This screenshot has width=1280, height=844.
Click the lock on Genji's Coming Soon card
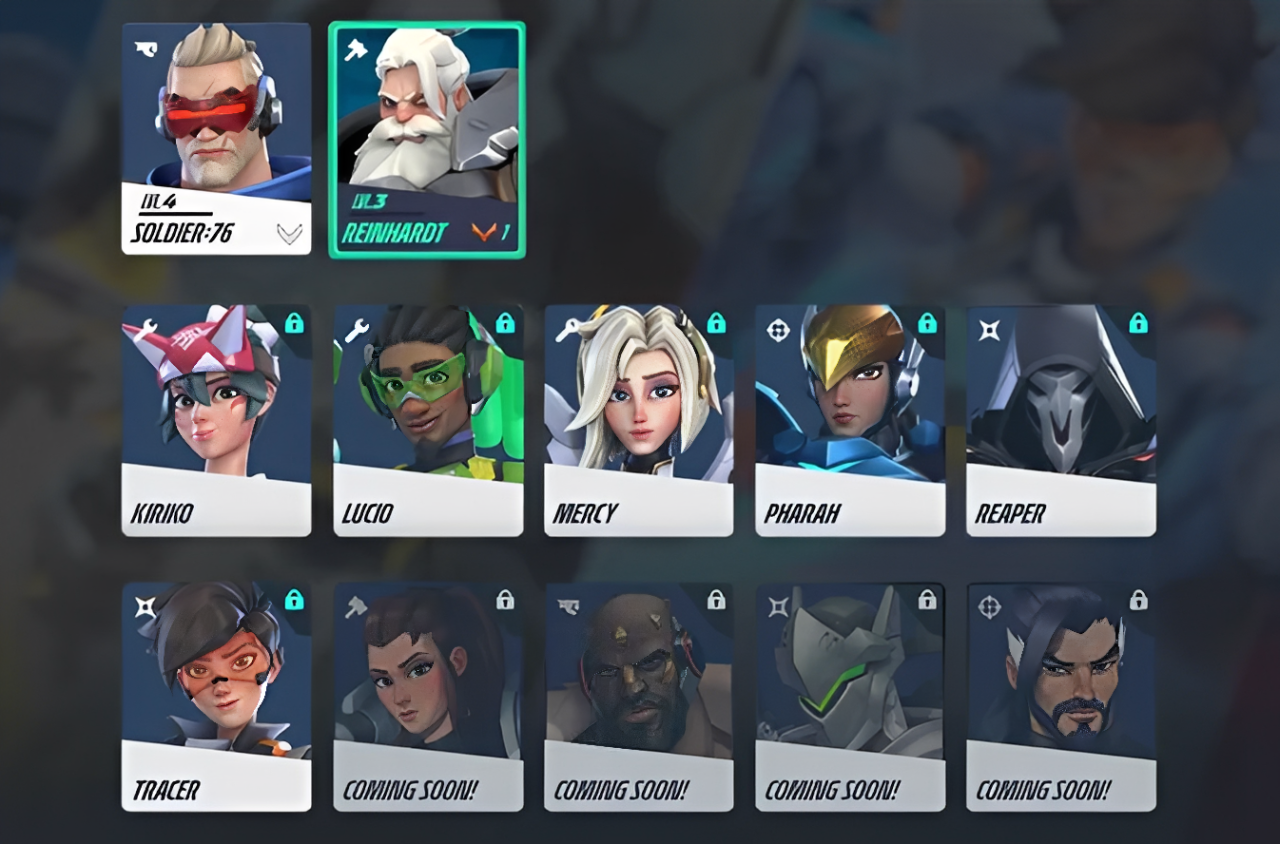926,598
